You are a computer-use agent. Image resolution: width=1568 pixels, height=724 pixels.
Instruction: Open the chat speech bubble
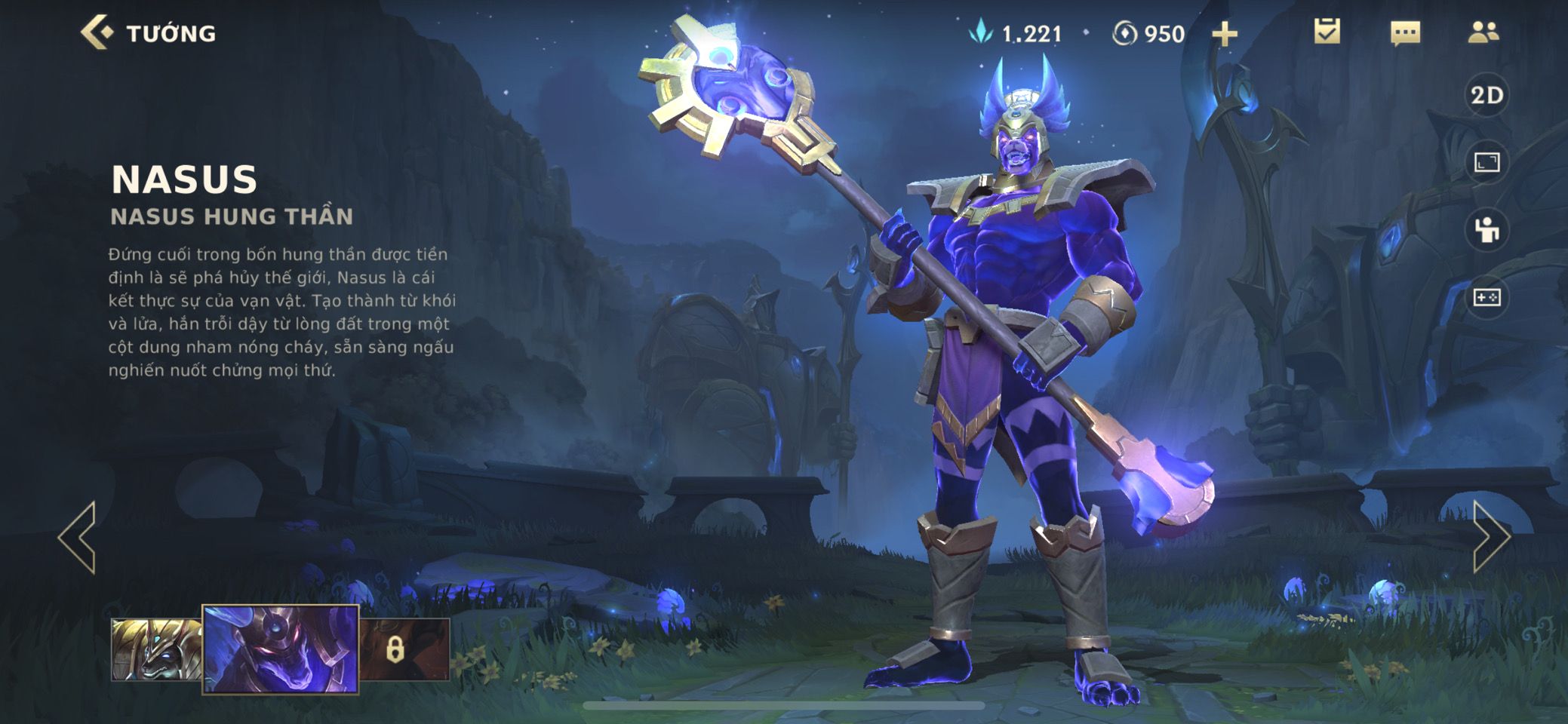(x=1405, y=33)
